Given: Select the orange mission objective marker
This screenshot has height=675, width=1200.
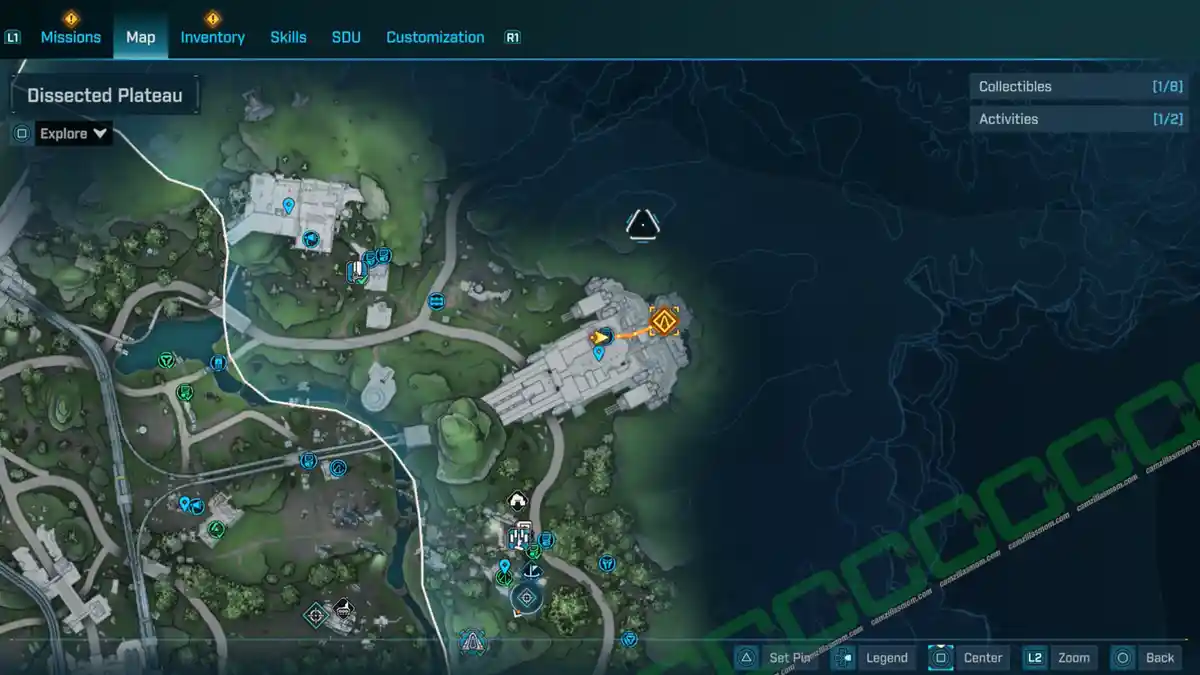Looking at the screenshot, I should coord(665,320).
